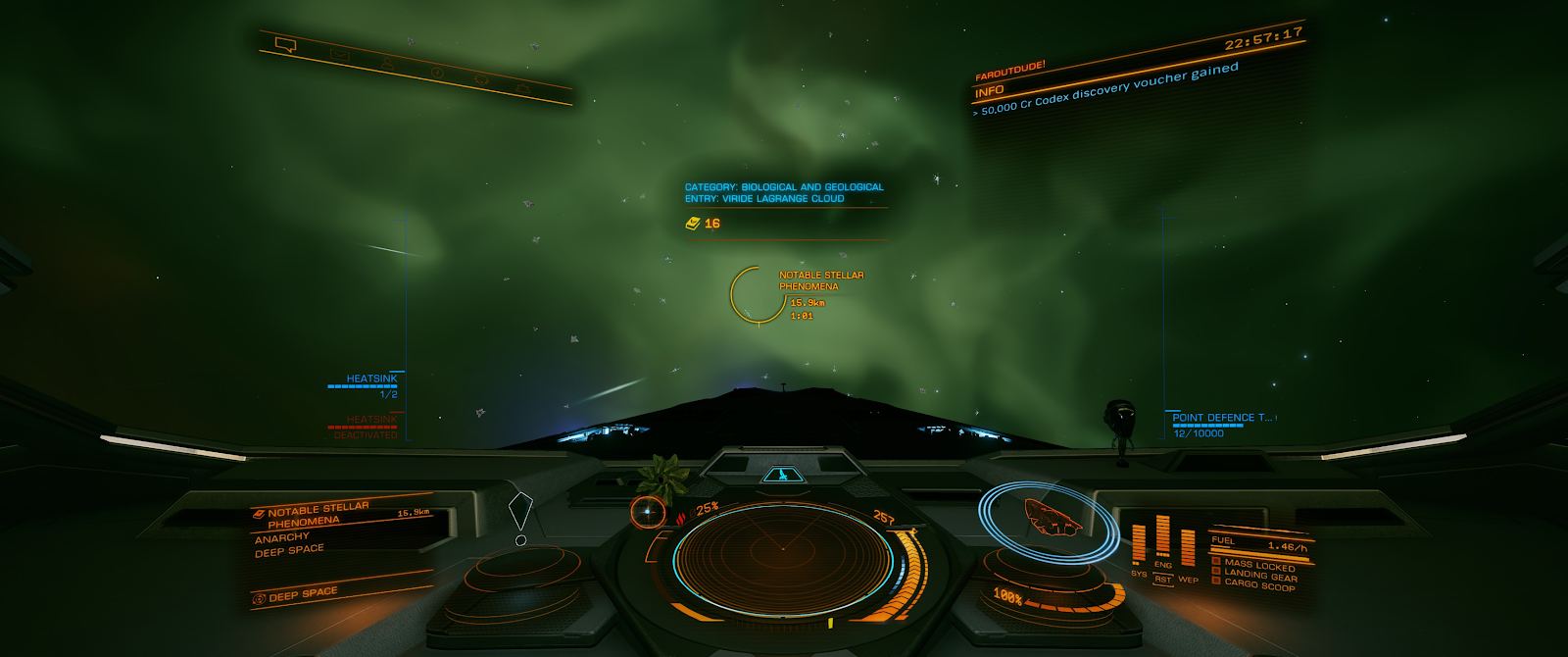The width and height of the screenshot is (1568, 657).
Task: Boost power to the WEP capacitor
Action: (x=1188, y=549)
